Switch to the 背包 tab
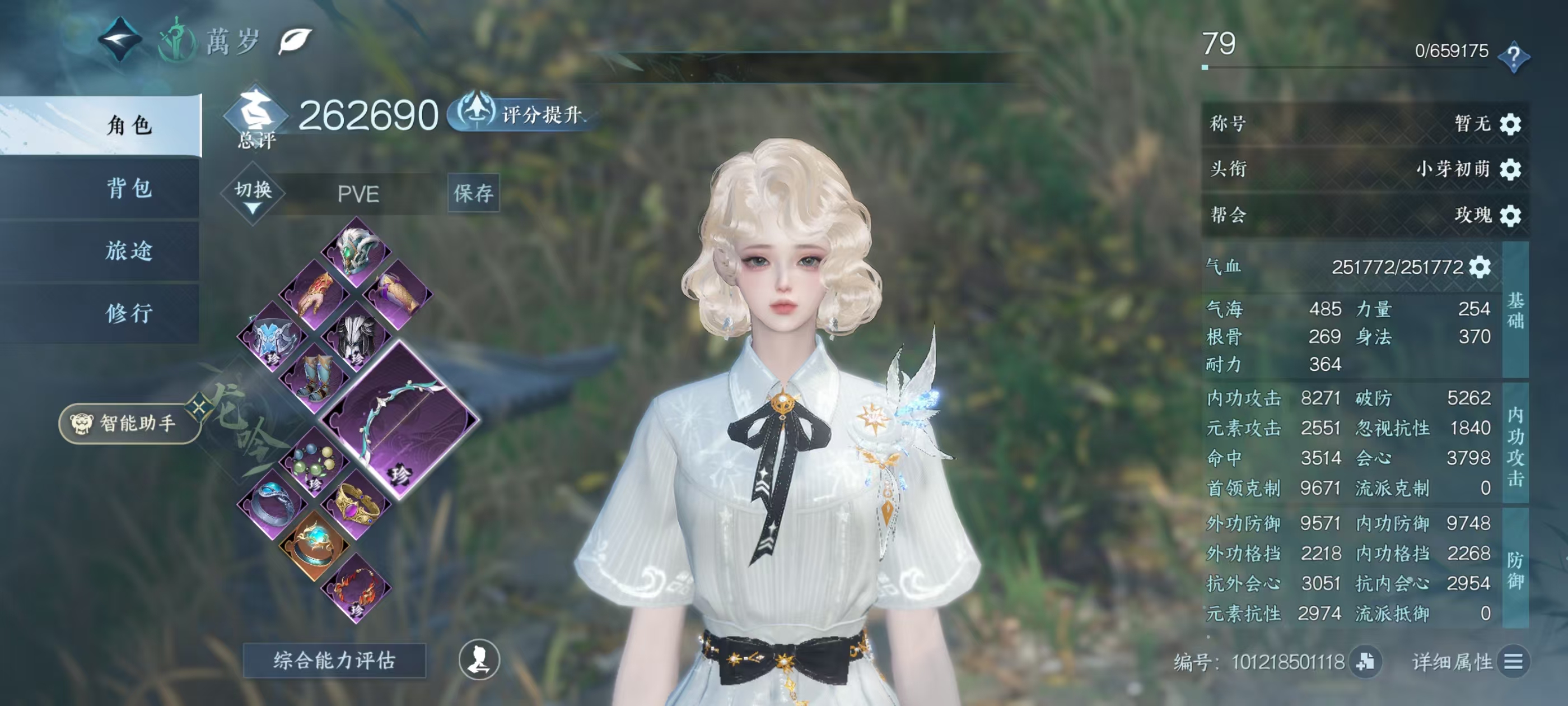Viewport: 1568px width, 706px height. 128,188
